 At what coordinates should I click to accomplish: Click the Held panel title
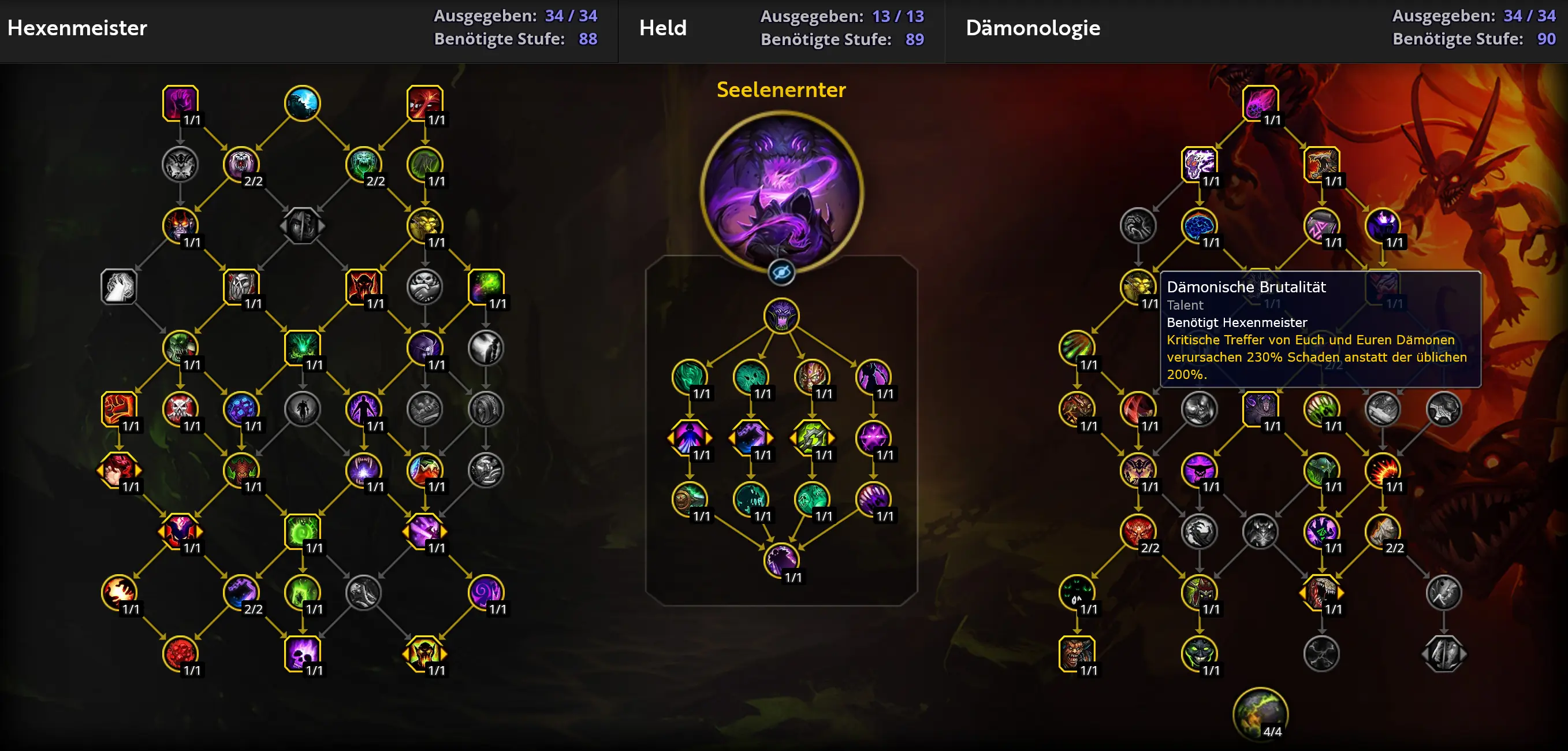tap(663, 28)
